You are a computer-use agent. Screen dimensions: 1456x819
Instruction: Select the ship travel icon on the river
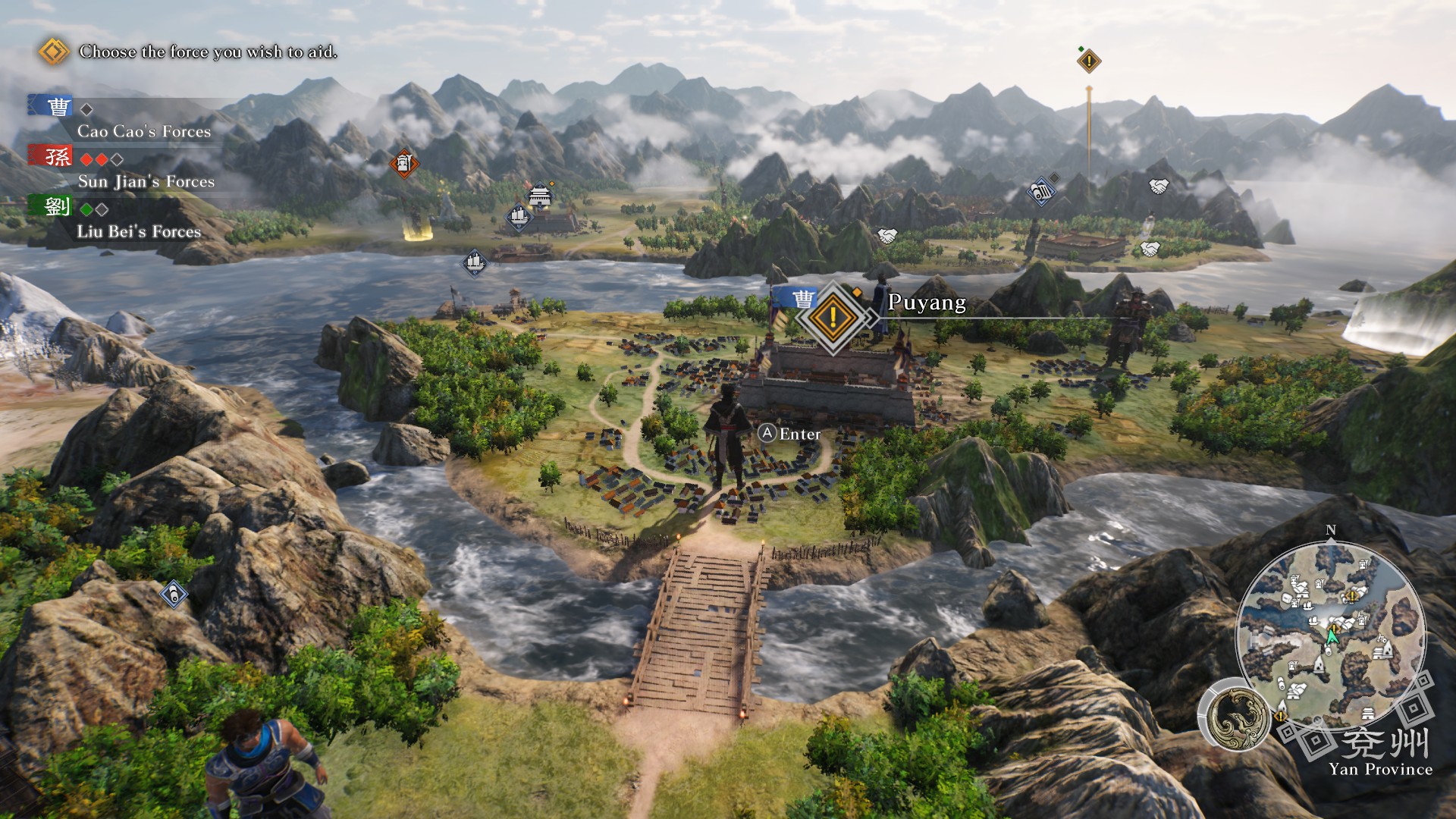(x=474, y=263)
